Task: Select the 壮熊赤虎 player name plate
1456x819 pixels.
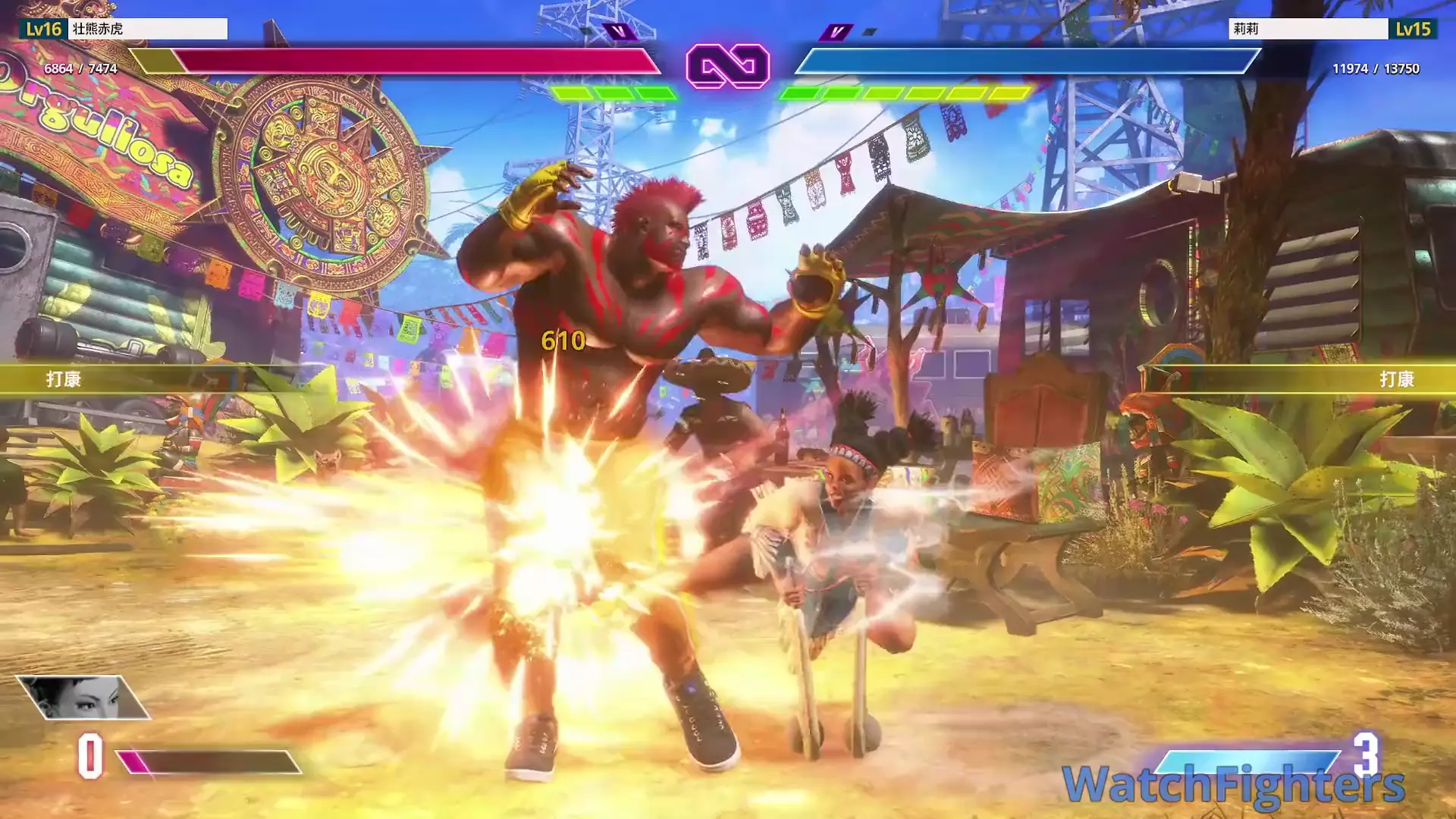Action: coord(148,29)
